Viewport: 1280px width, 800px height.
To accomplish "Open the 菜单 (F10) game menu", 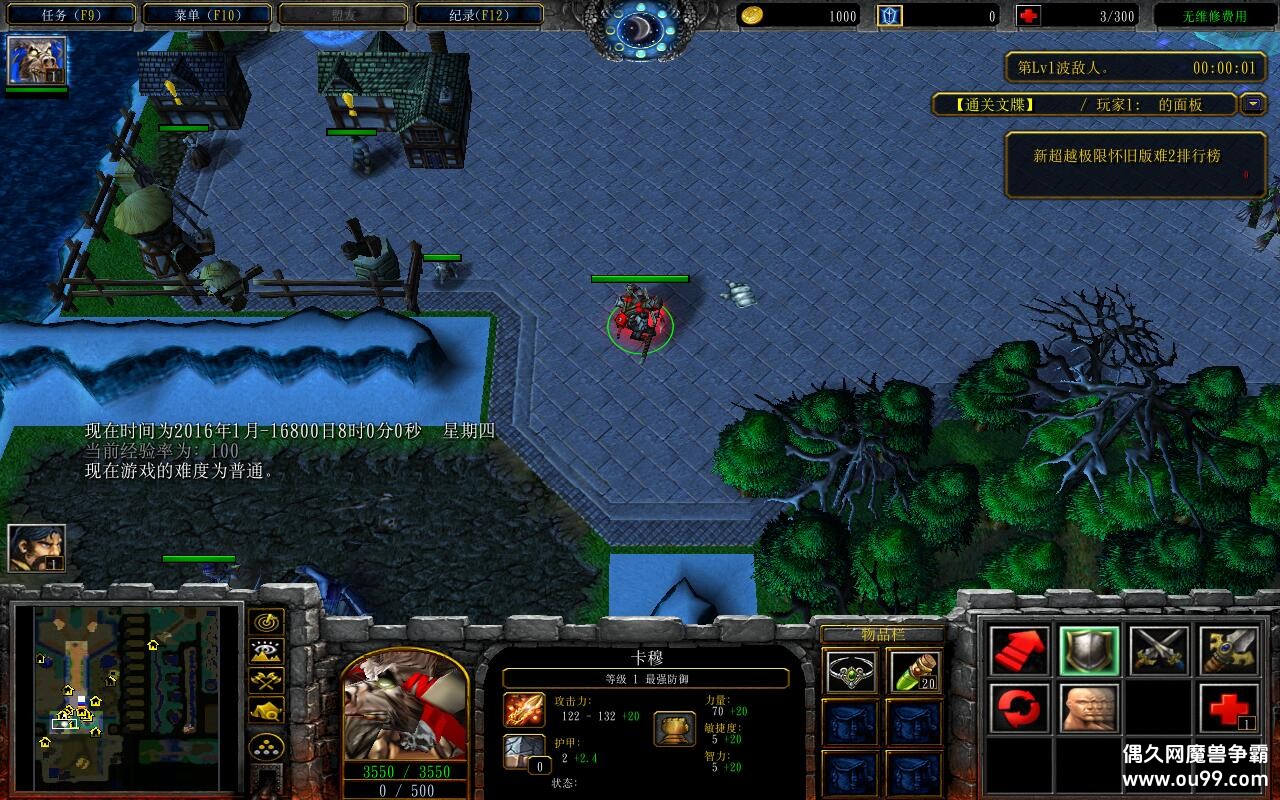I will click(x=207, y=15).
